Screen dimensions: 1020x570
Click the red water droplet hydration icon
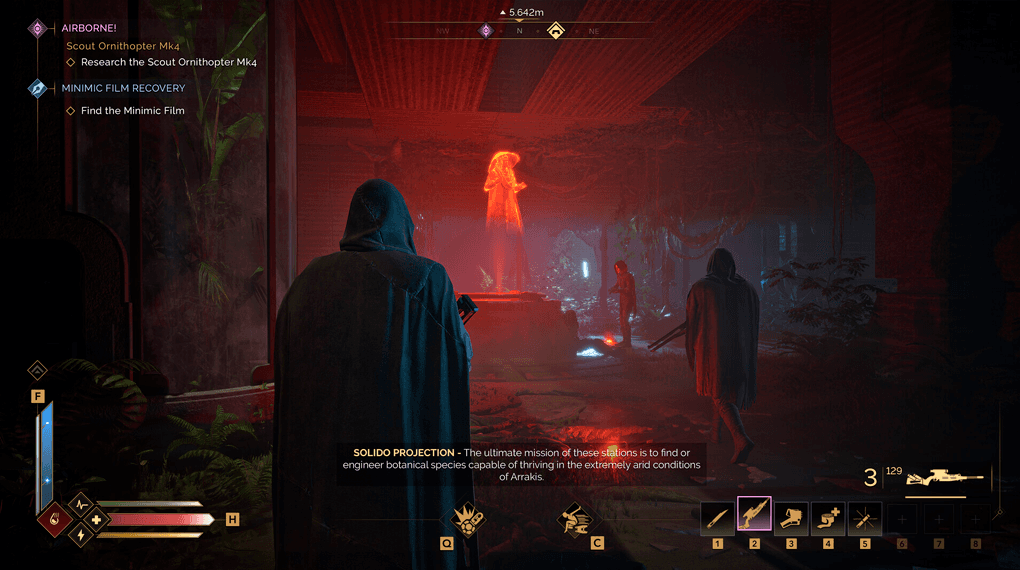53,519
